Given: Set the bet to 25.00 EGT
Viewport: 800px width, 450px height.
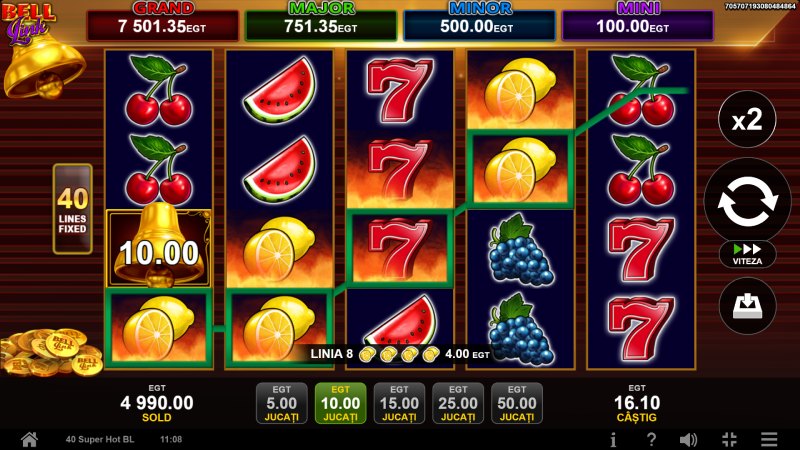Looking at the screenshot, I should 457,403.
